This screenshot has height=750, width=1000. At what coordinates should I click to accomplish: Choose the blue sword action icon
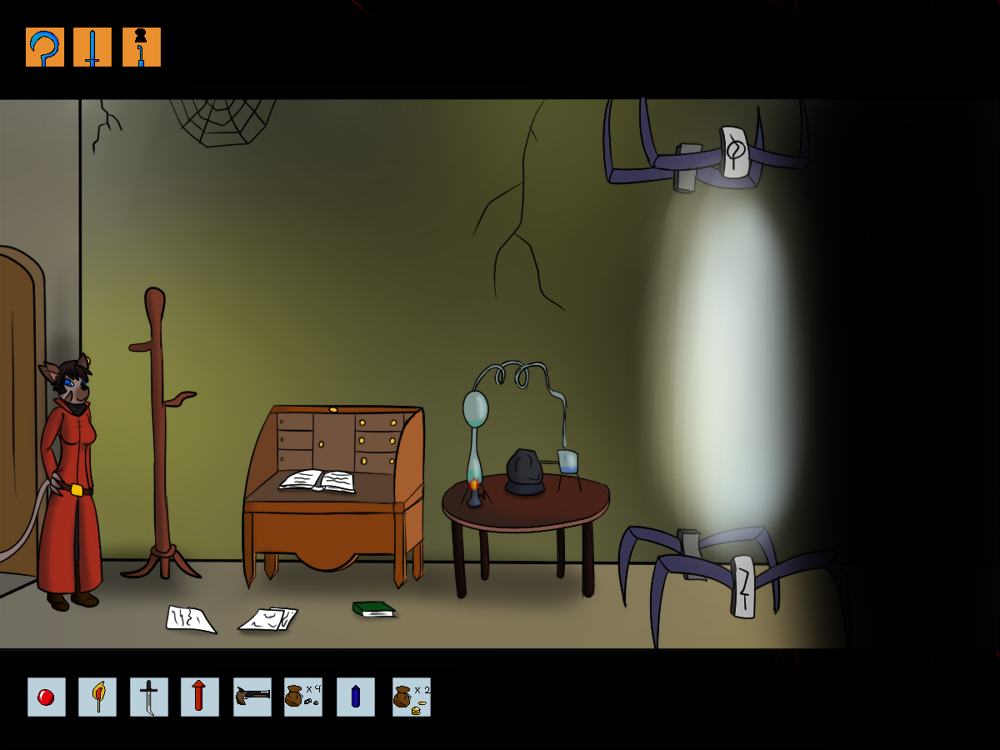[x=92, y=47]
